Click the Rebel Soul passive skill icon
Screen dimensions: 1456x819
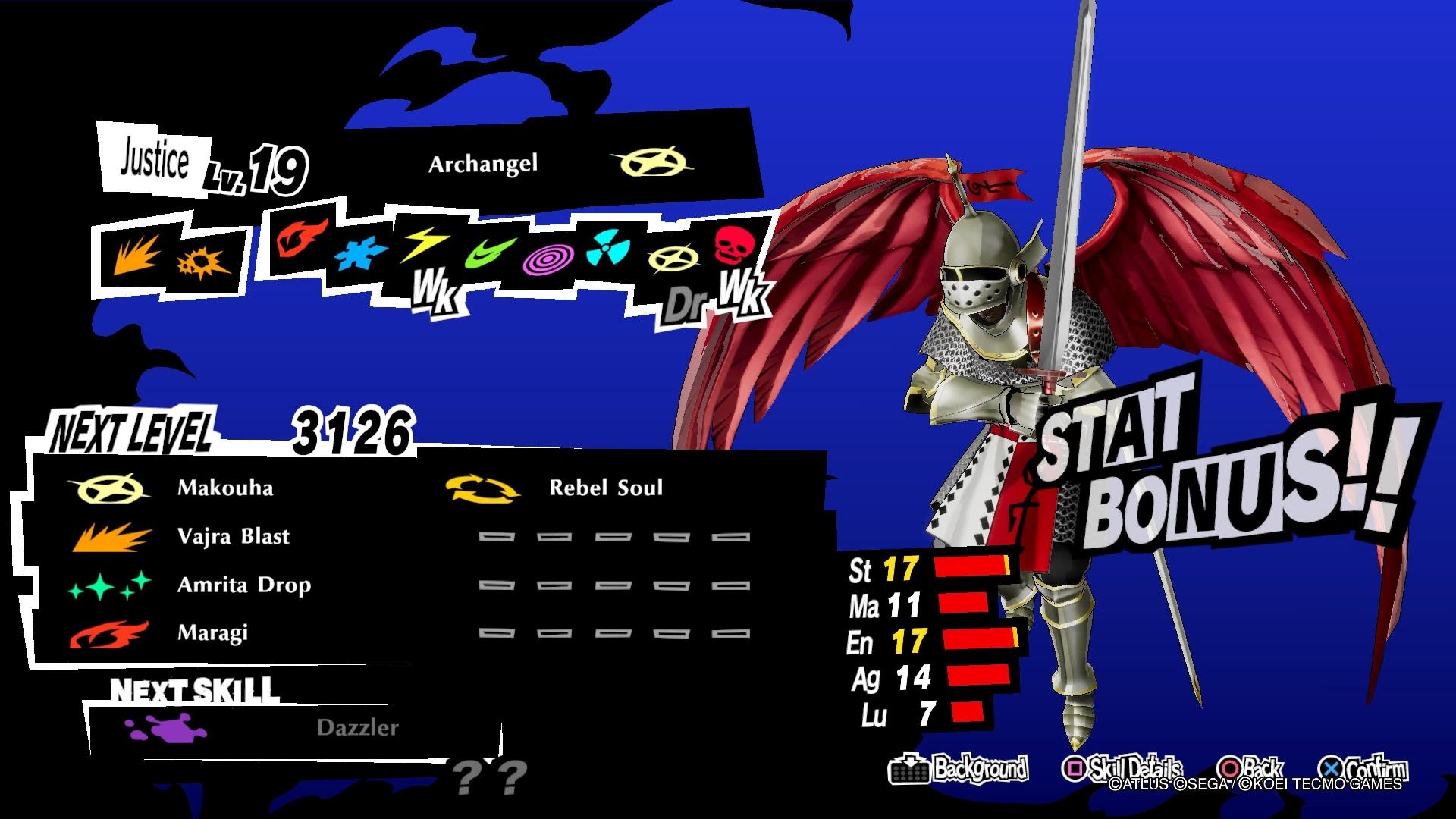(483, 489)
